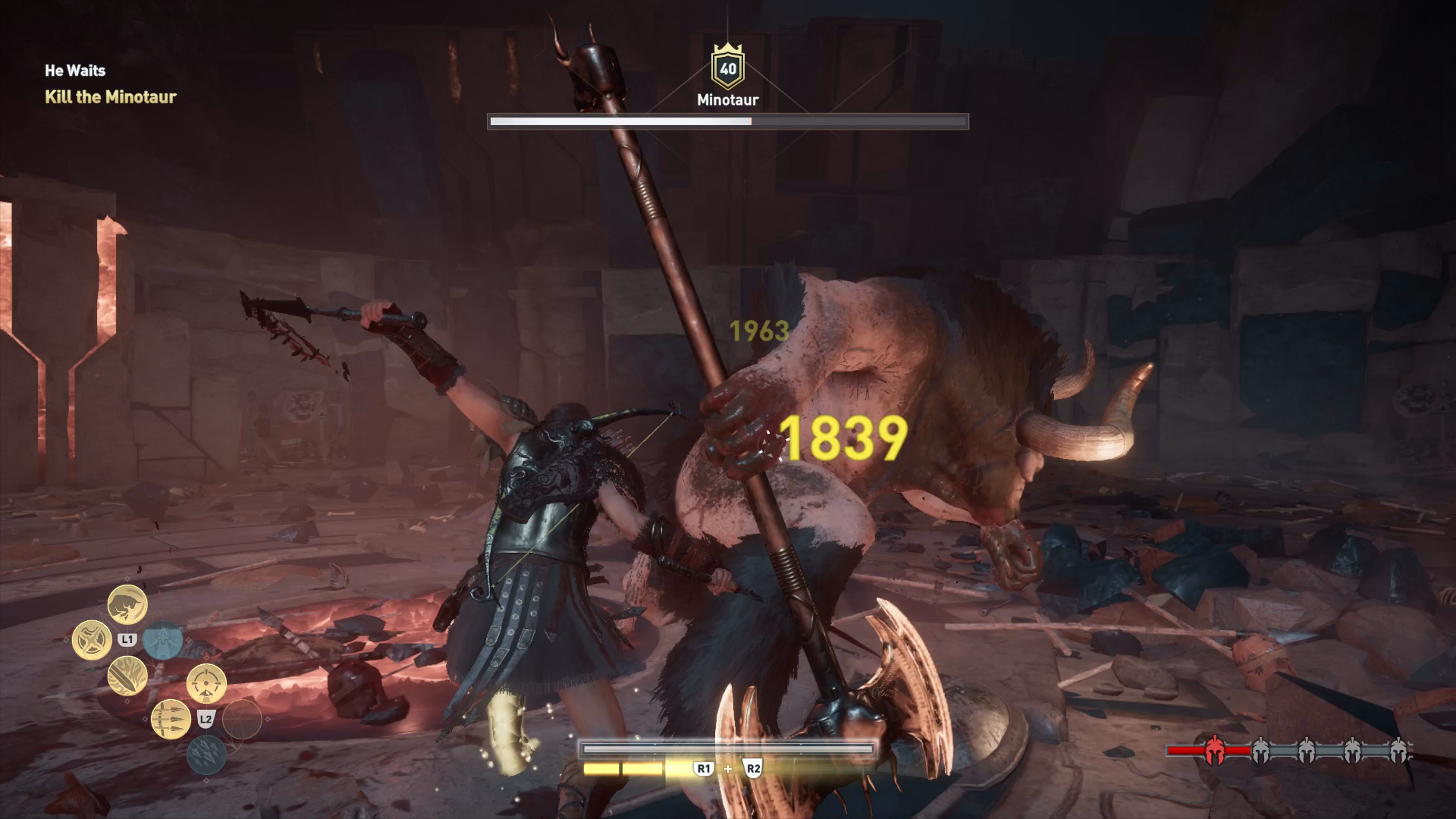Viewport: 1456px width, 819px height.
Task: Select the blue Second Wind healing ability
Action: click(163, 640)
